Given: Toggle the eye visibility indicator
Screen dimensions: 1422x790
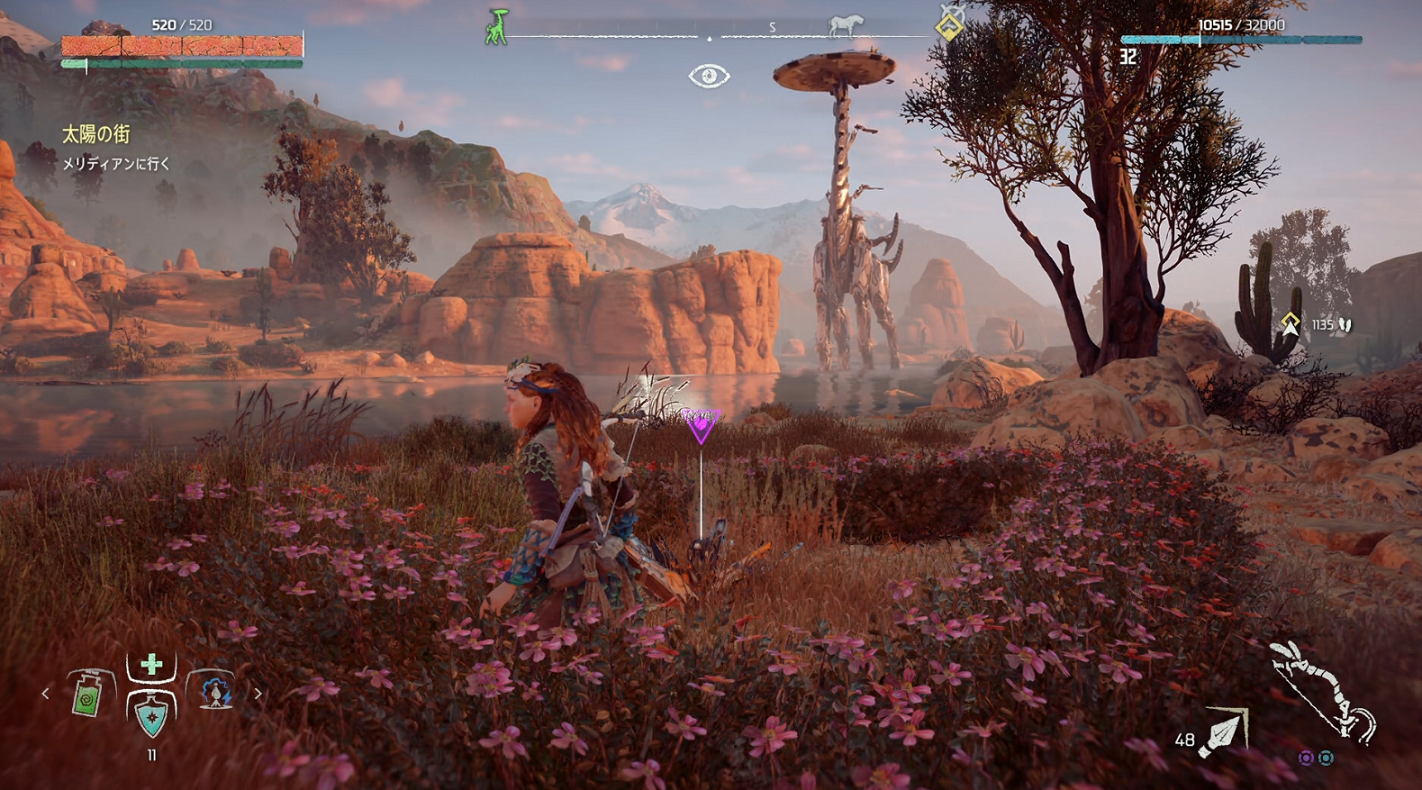Looking at the screenshot, I should pos(709,75).
